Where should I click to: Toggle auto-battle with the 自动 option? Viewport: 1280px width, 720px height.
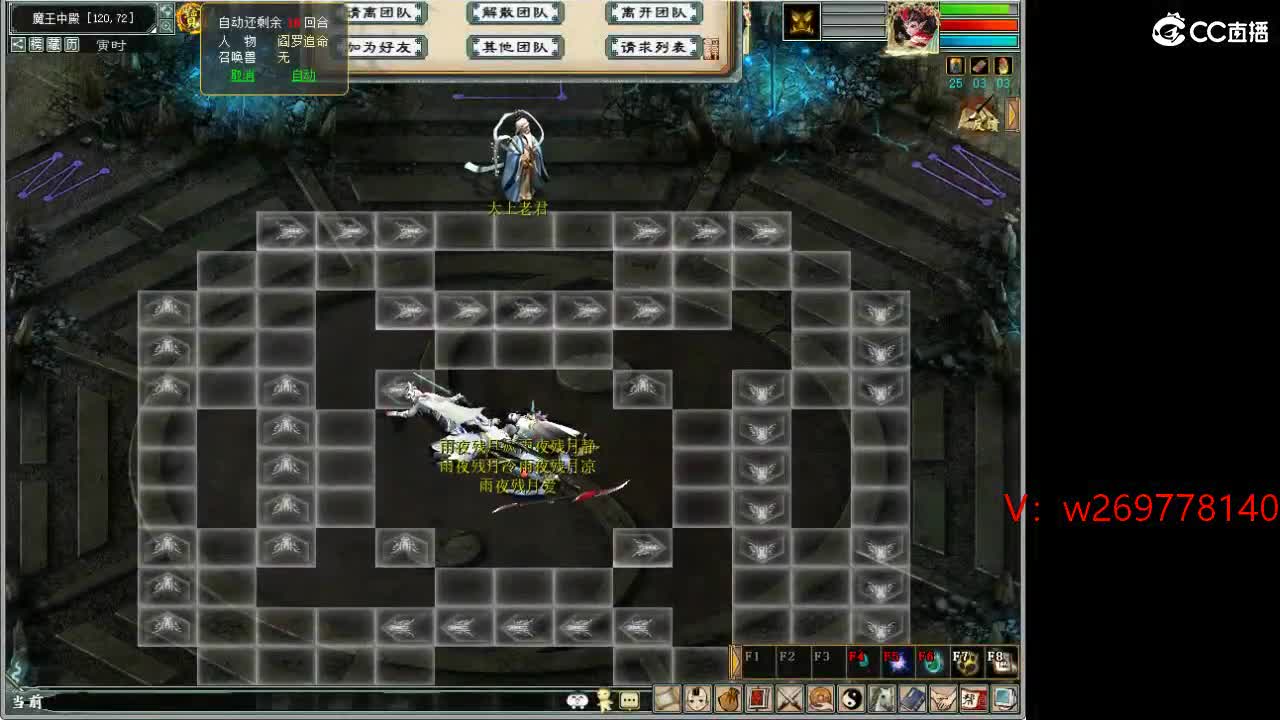(304, 75)
